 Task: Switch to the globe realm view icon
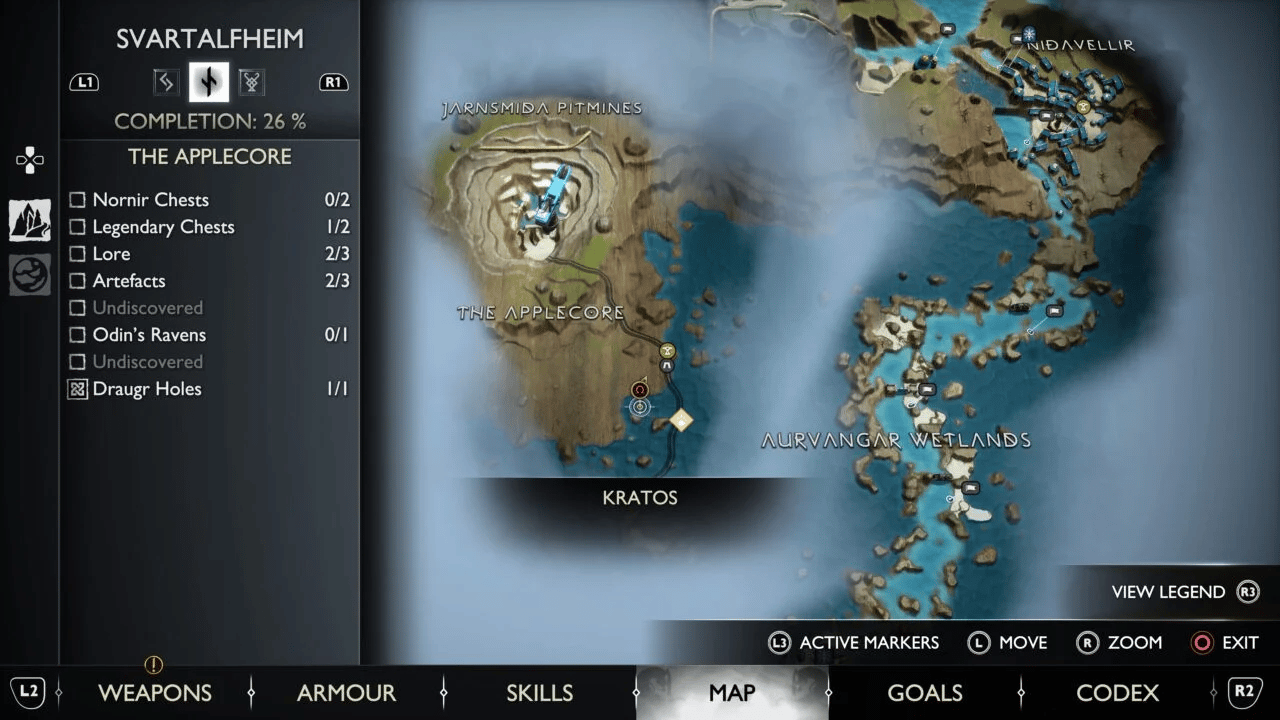click(30, 275)
